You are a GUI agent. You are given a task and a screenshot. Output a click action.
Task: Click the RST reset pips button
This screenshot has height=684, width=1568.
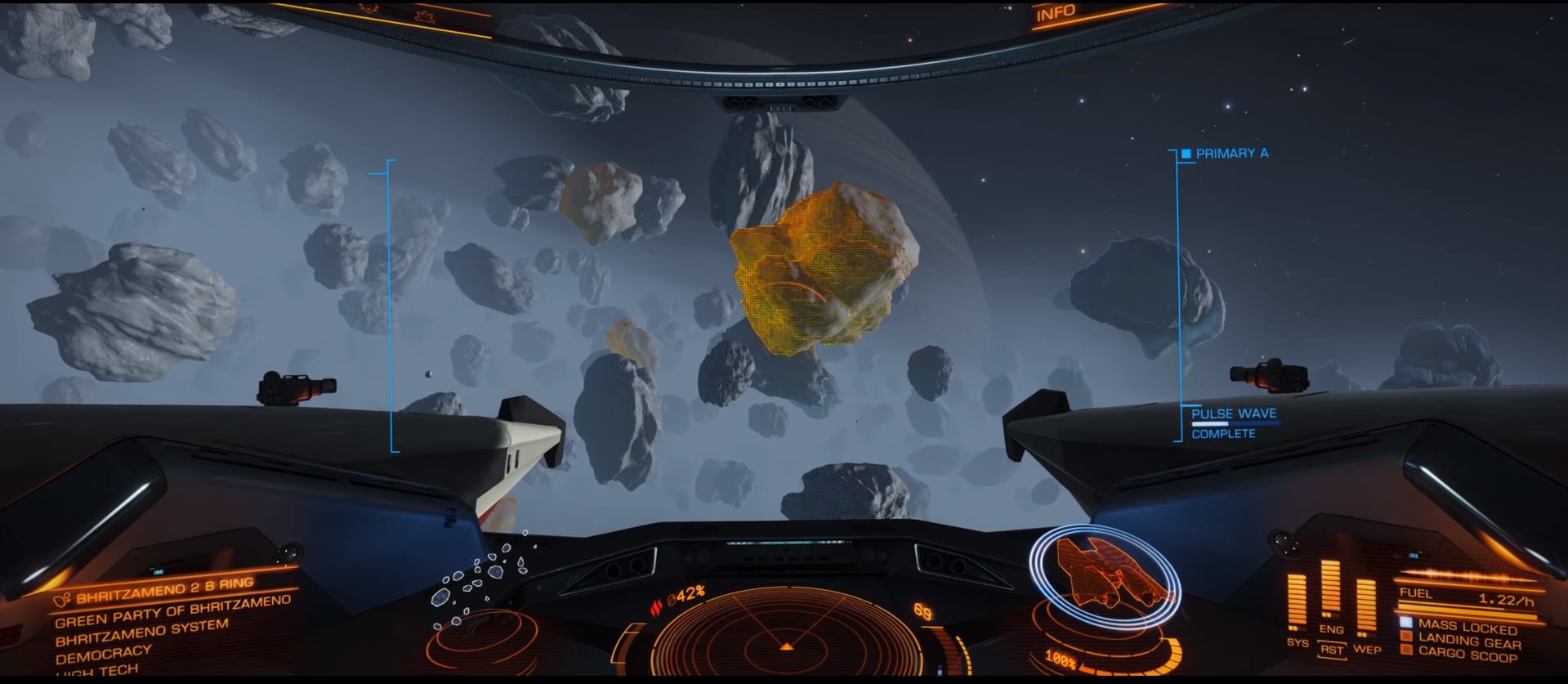[x=1333, y=650]
